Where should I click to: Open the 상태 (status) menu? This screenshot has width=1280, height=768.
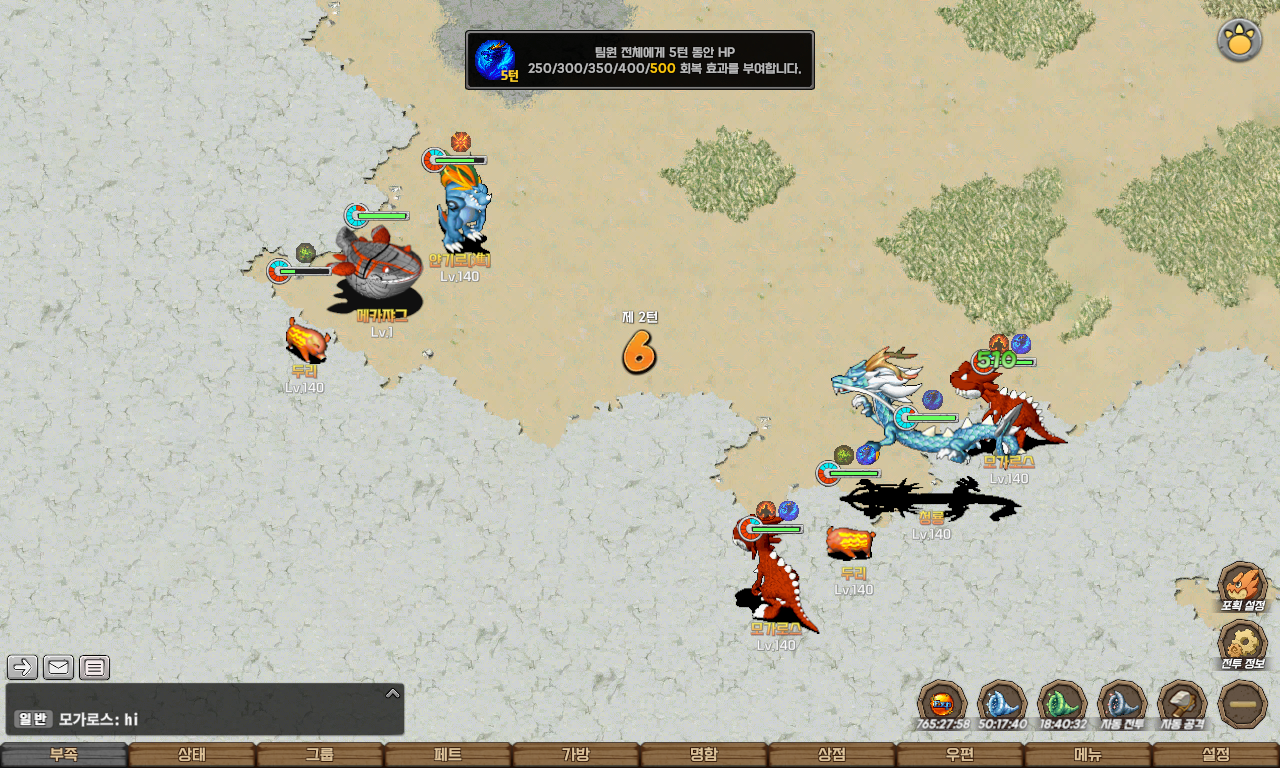[x=192, y=755]
